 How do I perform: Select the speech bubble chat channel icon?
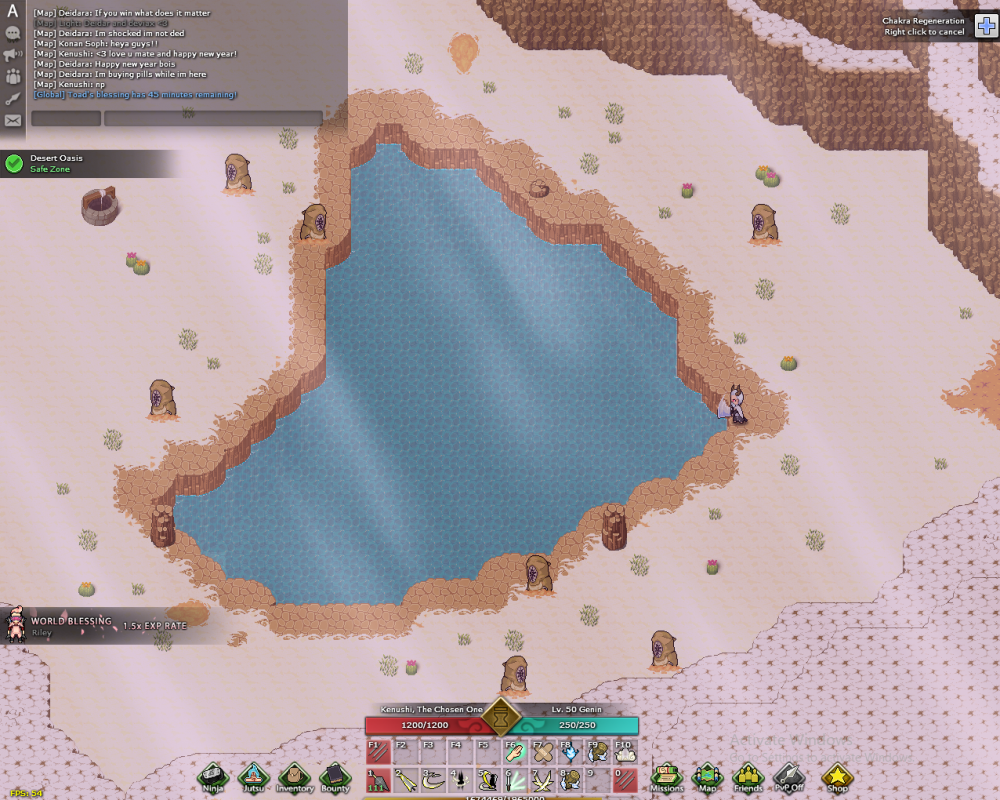13,33
